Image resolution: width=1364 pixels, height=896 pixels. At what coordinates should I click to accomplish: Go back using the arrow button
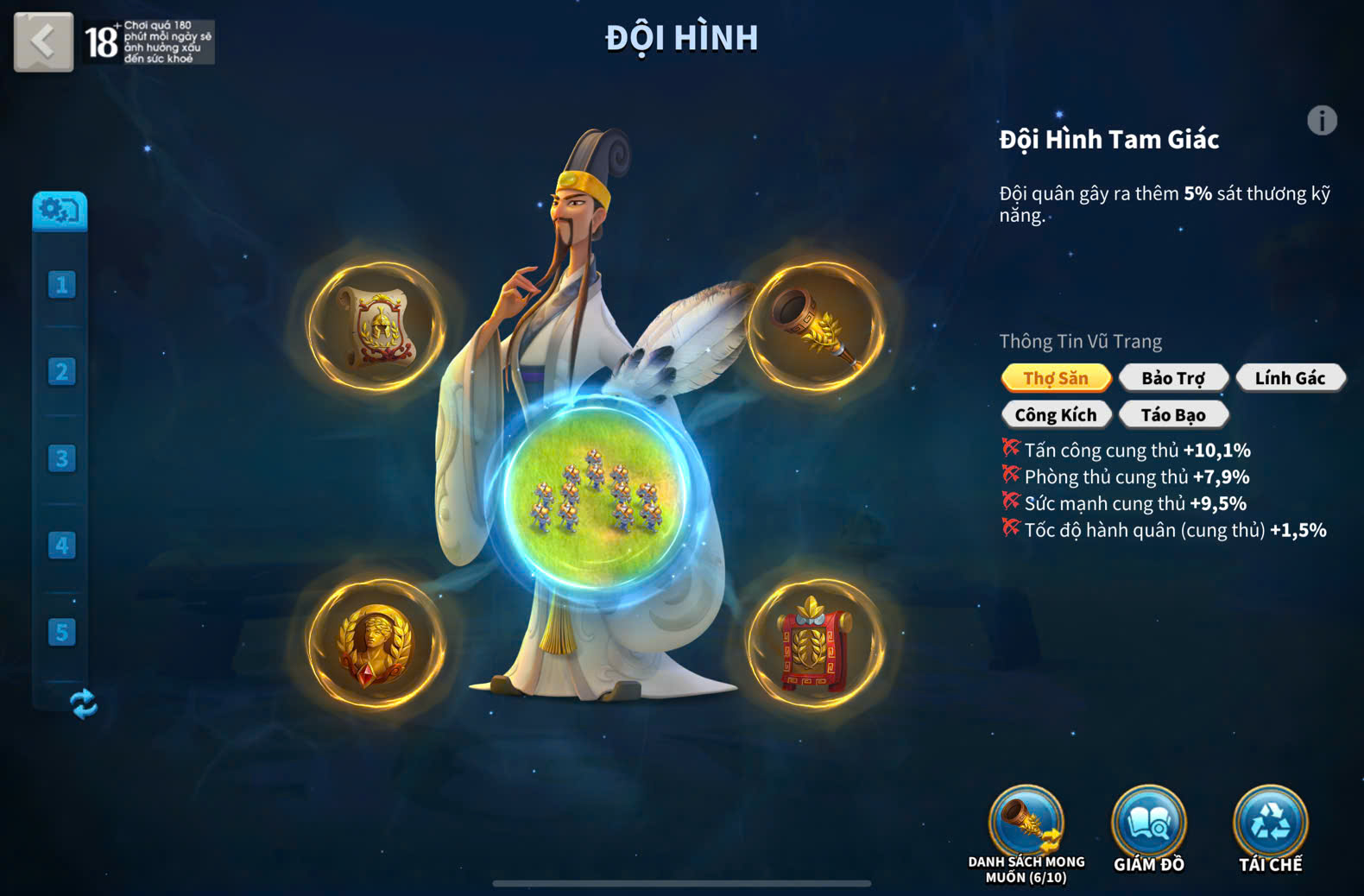[43, 41]
